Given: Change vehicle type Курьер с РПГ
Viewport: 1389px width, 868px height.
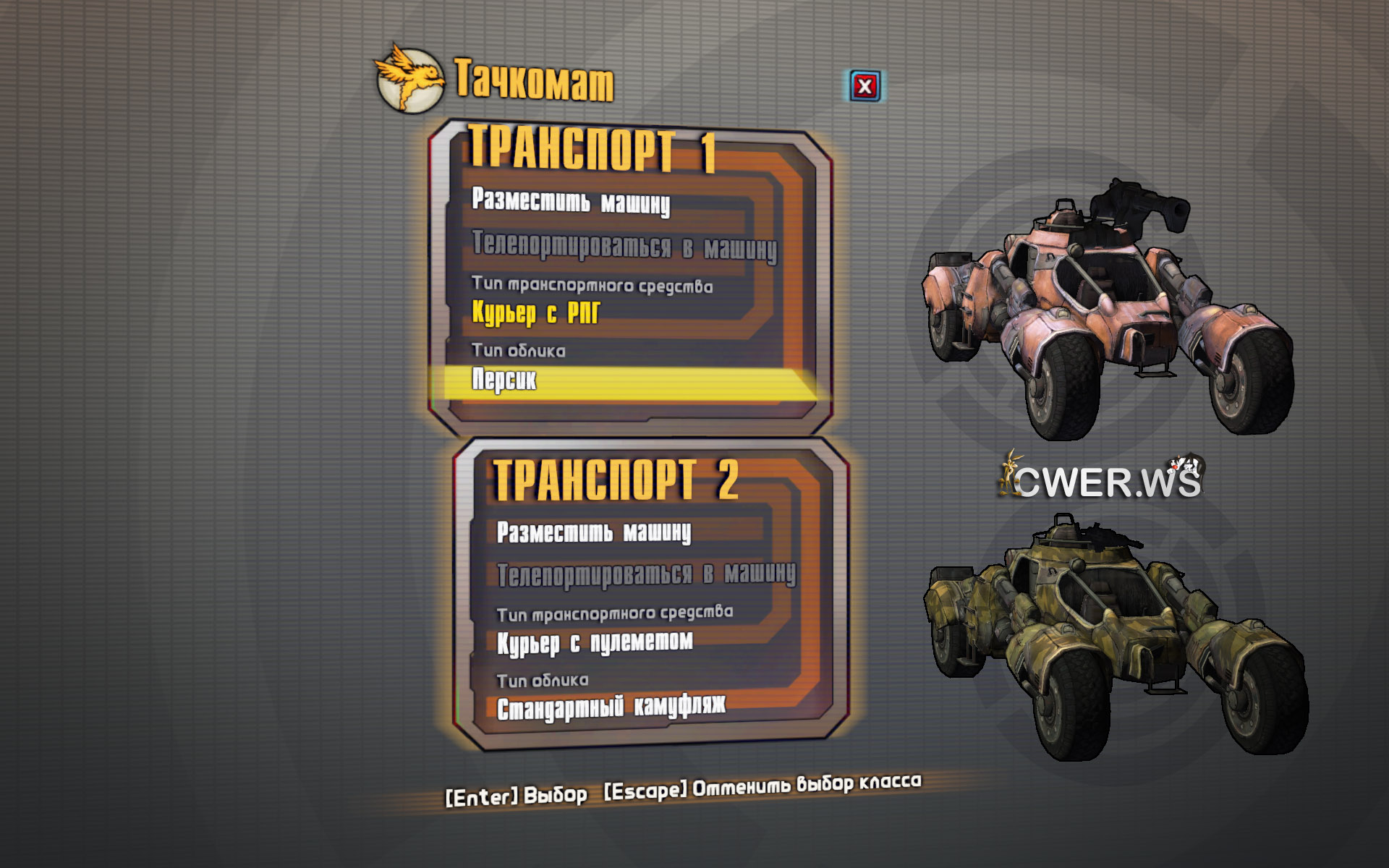Looking at the screenshot, I should [536, 313].
